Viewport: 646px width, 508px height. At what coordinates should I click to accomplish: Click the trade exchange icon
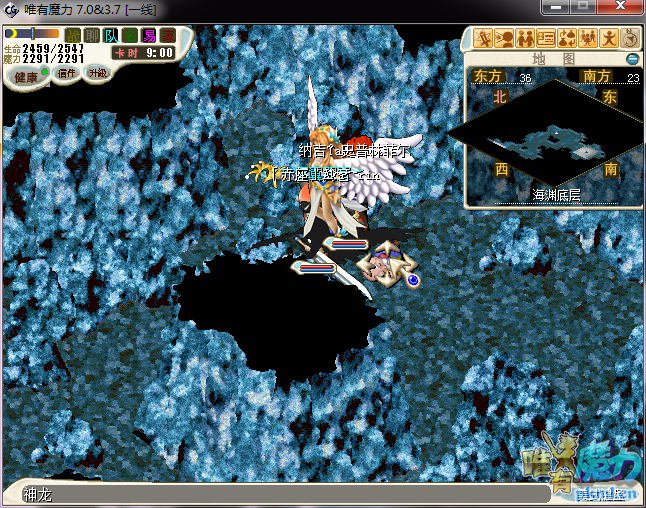(x=568, y=39)
